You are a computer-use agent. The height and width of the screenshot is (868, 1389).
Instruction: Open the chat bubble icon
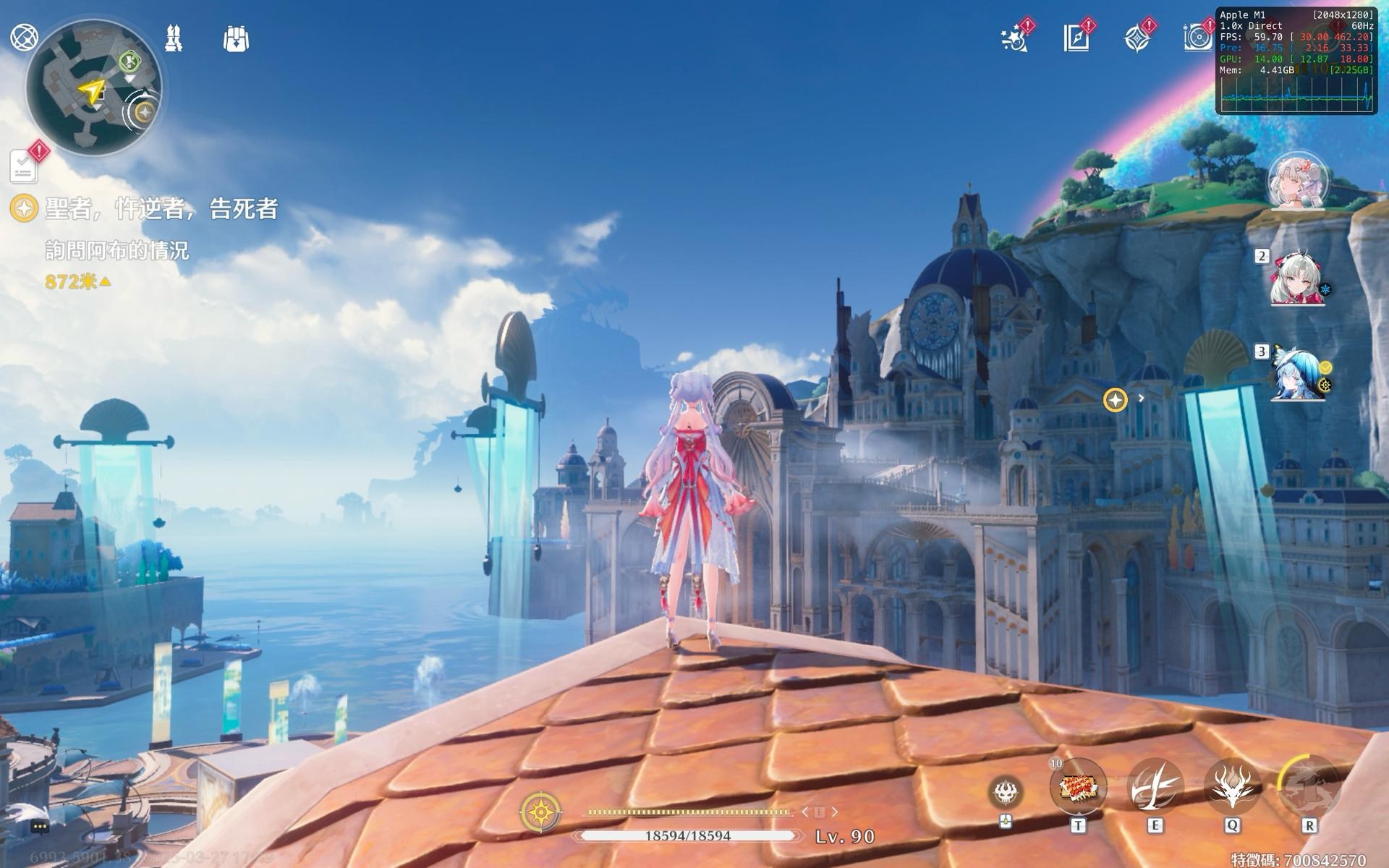[40, 826]
